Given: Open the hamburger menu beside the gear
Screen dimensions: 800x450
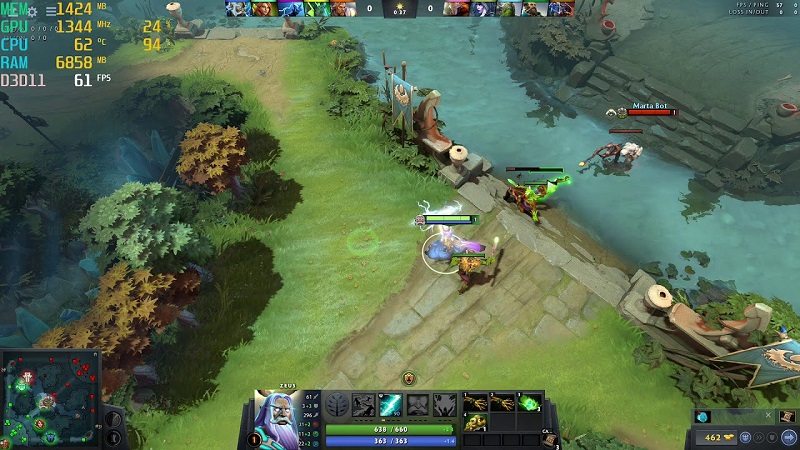Looking at the screenshot, I should [x=50, y=11].
